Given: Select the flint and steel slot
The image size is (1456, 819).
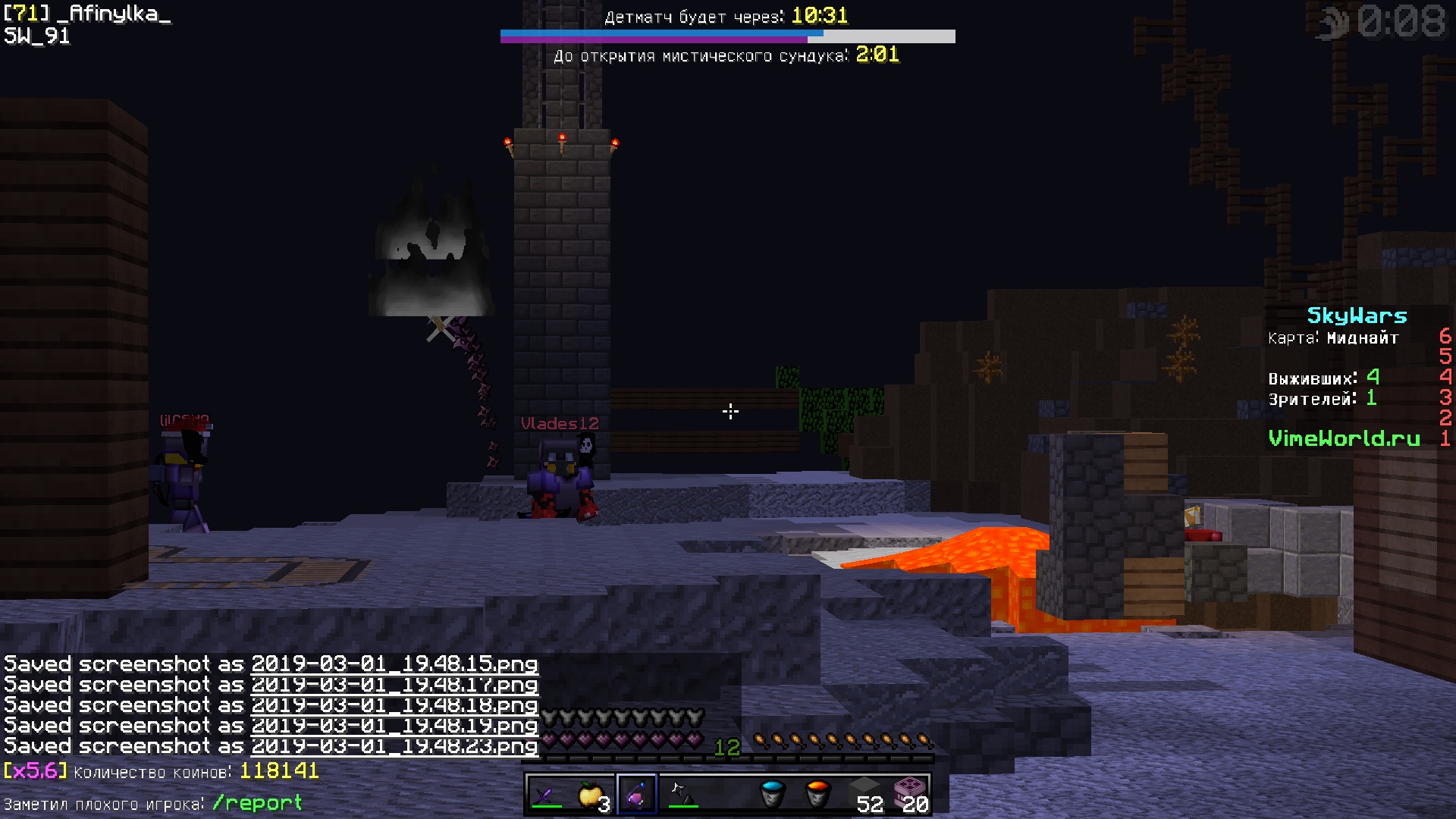Looking at the screenshot, I should [x=682, y=795].
